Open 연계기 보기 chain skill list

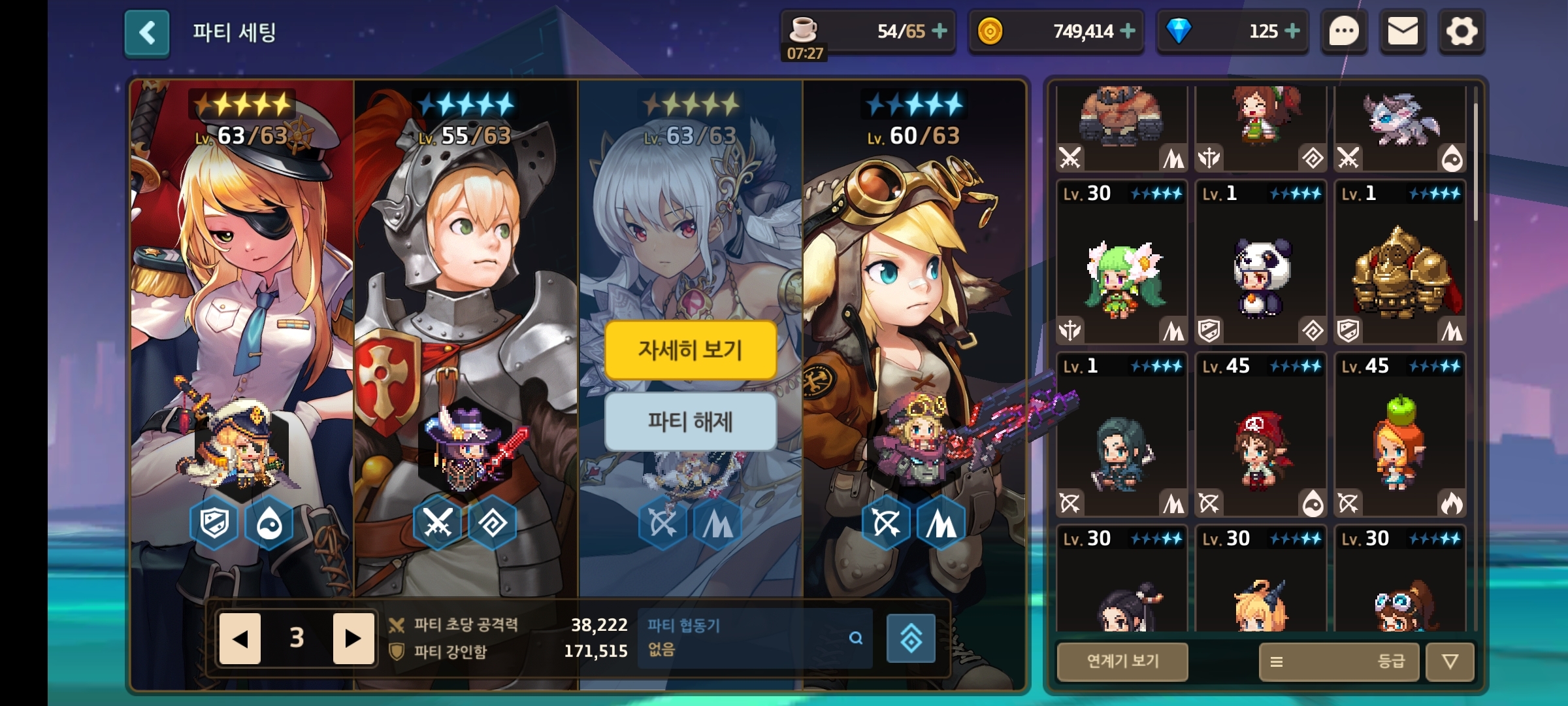pyautogui.click(x=1122, y=661)
